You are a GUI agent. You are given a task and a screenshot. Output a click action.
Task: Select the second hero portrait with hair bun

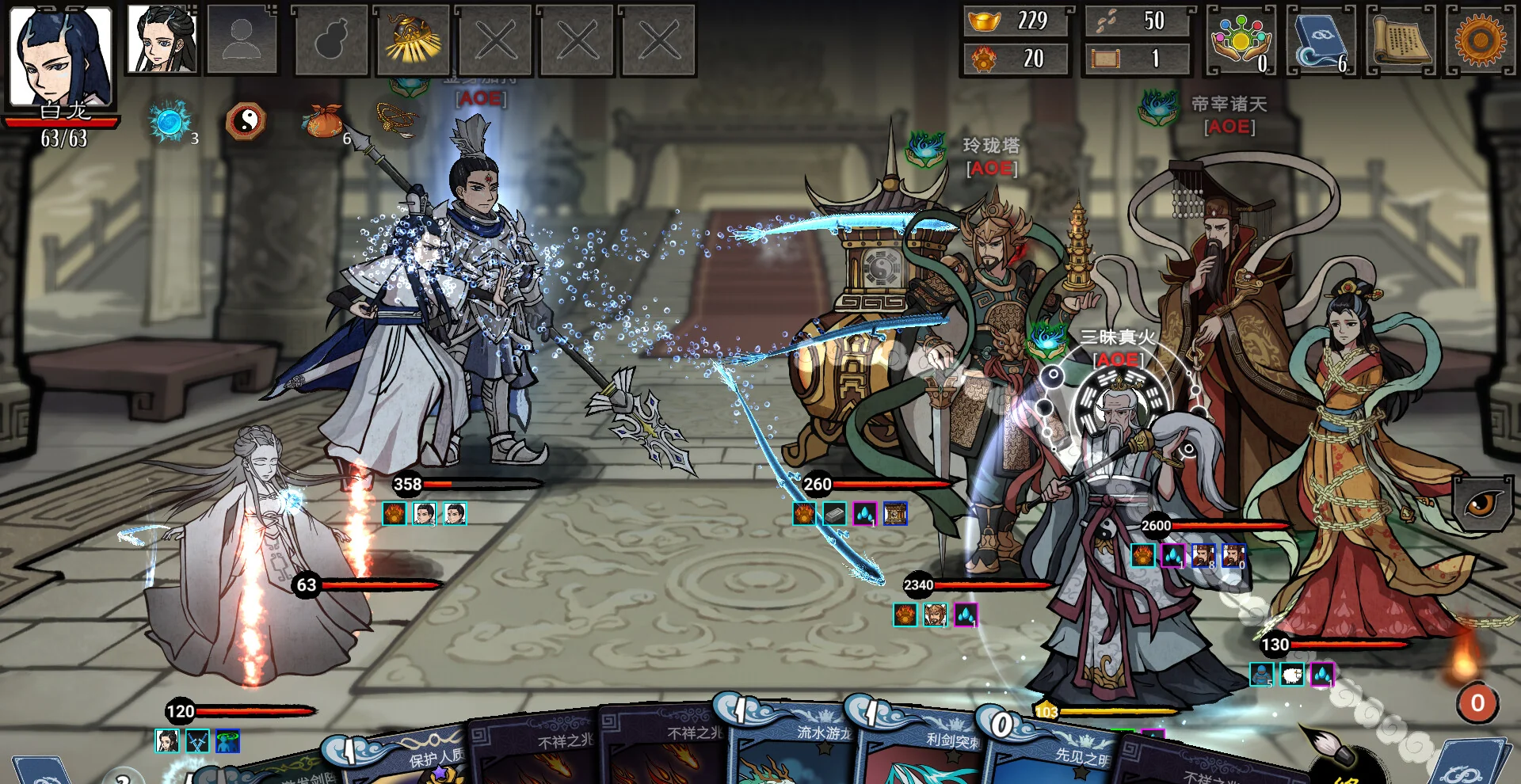(x=162, y=39)
